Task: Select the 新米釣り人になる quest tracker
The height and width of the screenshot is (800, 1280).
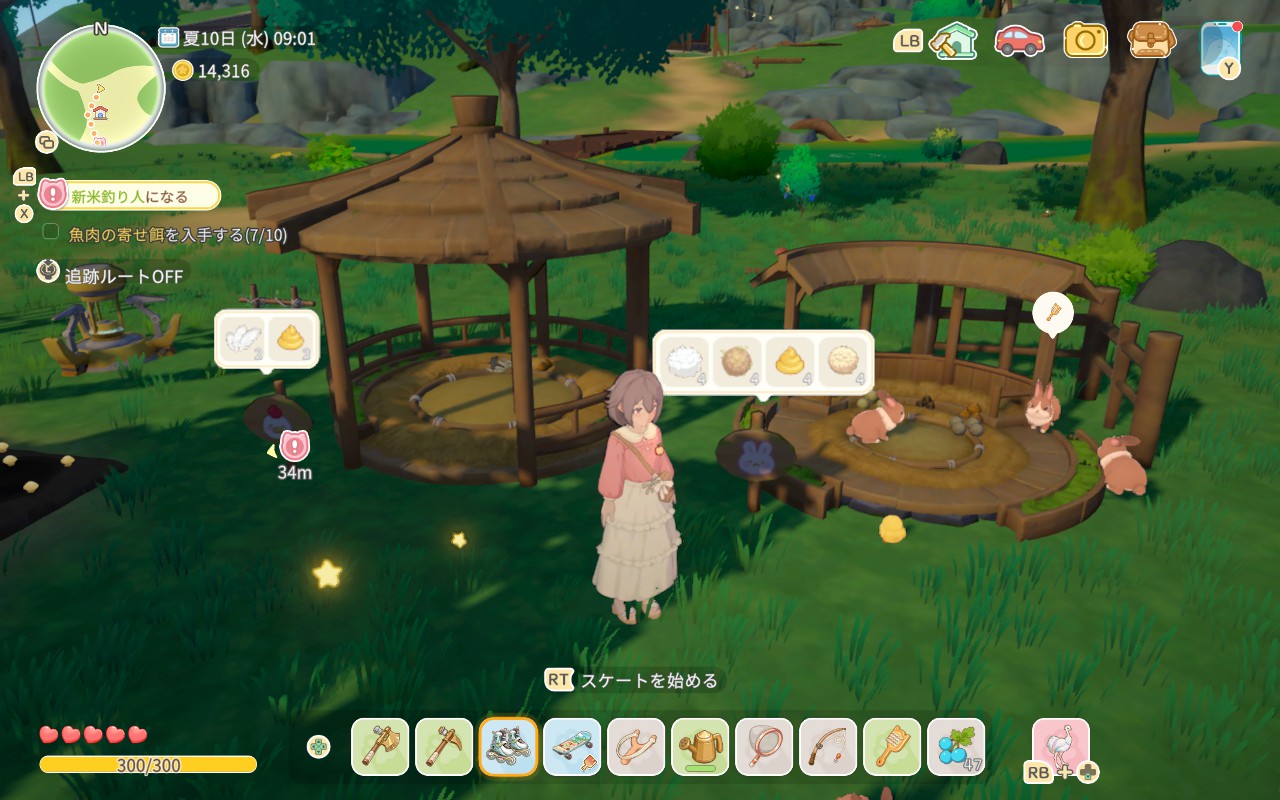Action: click(130, 196)
